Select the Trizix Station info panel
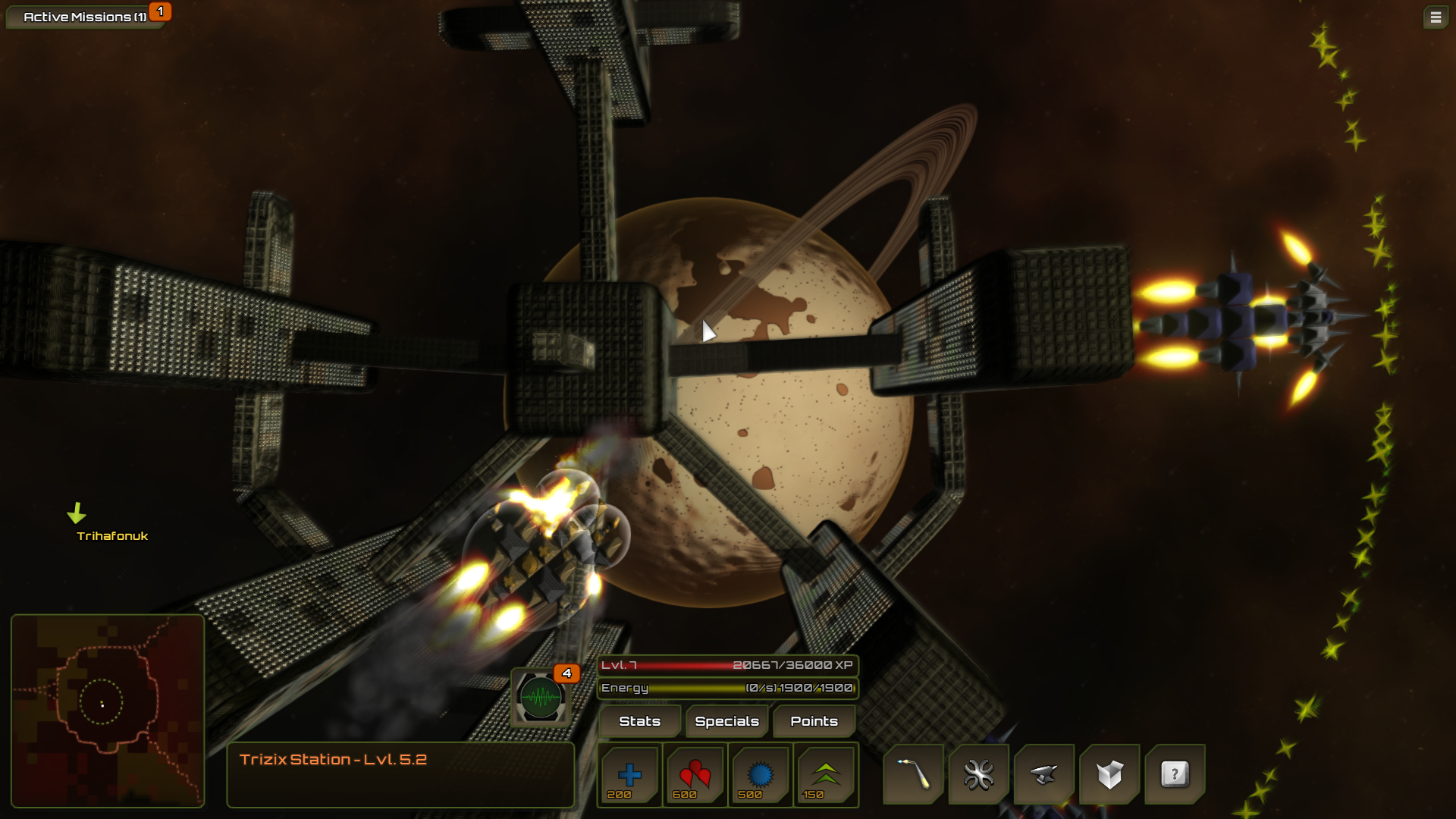The height and width of the screenshot is (819, 1456). 400,774
